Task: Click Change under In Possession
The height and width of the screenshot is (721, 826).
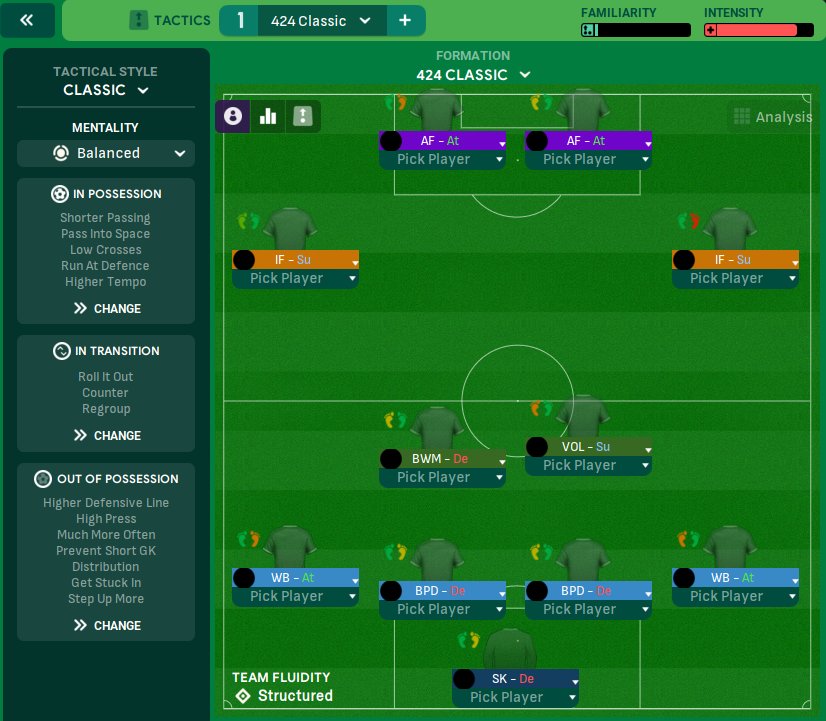Action: point(106,309)
